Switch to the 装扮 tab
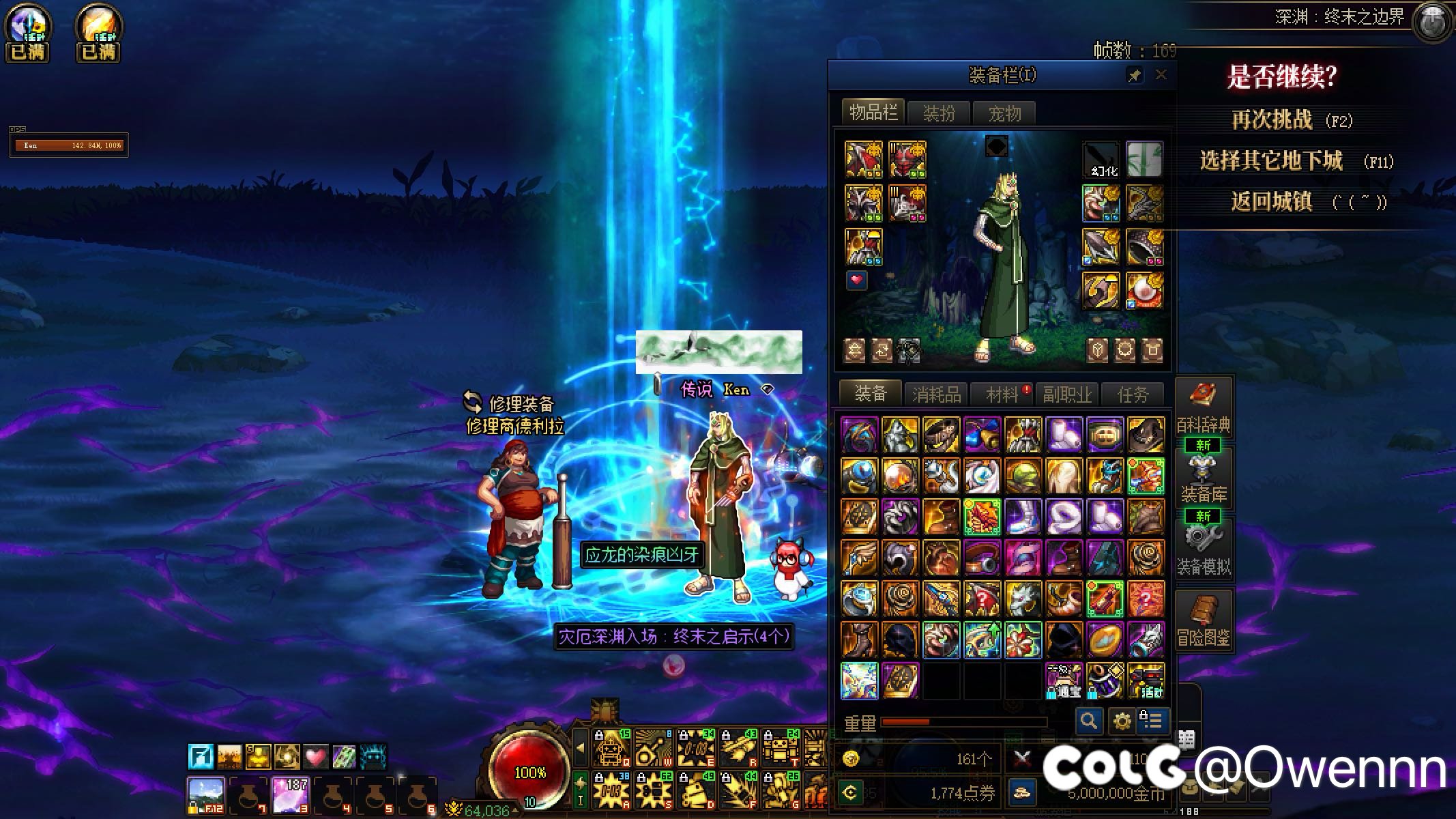The height and width of the screenshot is (819, 1456). click(939, 113)
